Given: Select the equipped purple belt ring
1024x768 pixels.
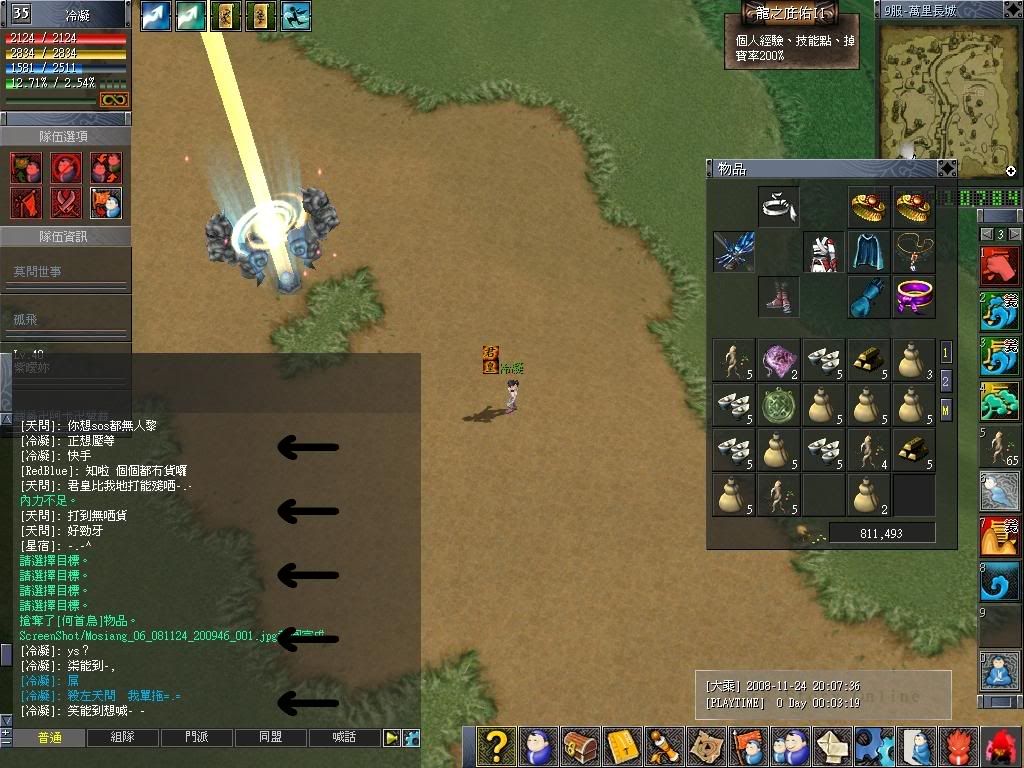Looking at the screenshot, I should tap(913, 296).
